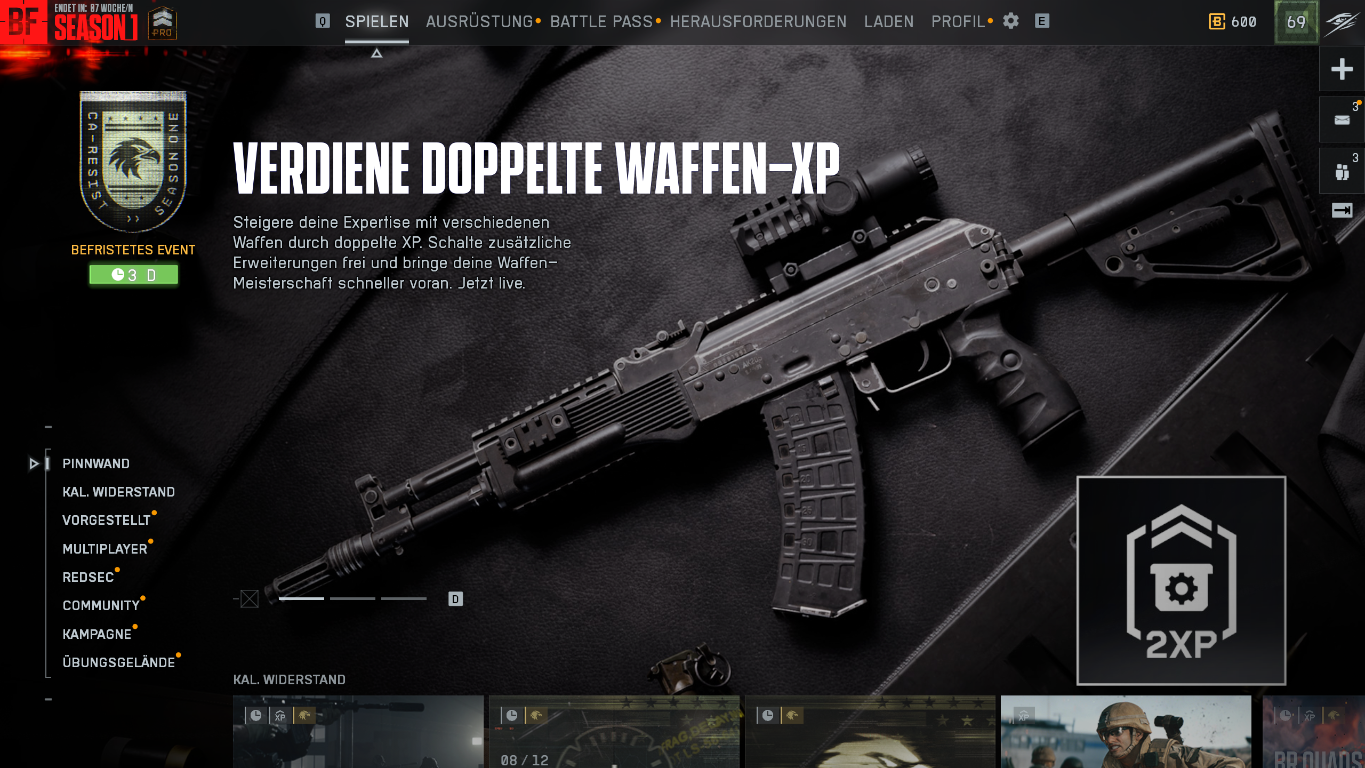Select the player level 69 emblem

click(1295, 21)
